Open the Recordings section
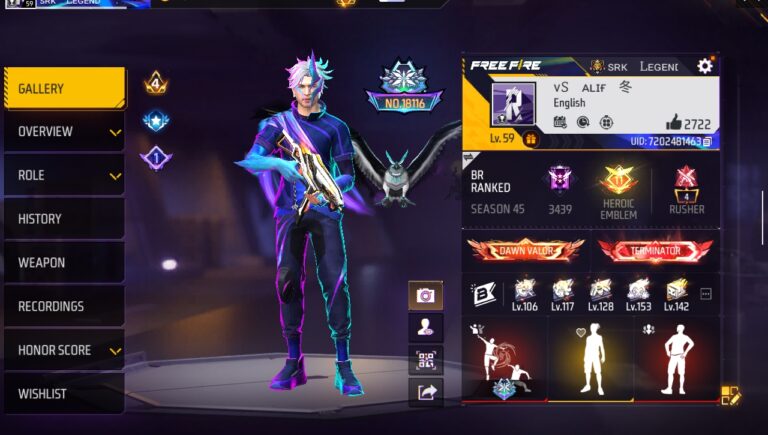This screenshot has width=768, height=435. click(64, 306)
